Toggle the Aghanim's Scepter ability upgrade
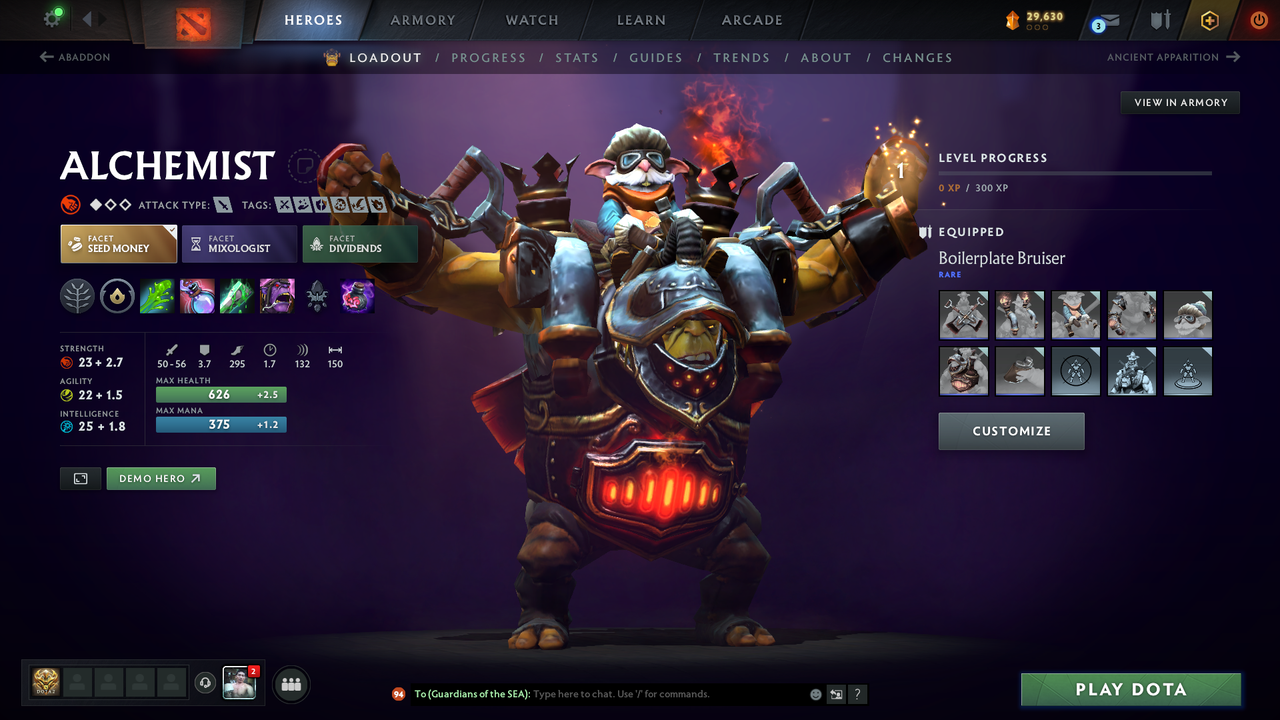Screen dimensions: 1280x720 pos(317,295)
